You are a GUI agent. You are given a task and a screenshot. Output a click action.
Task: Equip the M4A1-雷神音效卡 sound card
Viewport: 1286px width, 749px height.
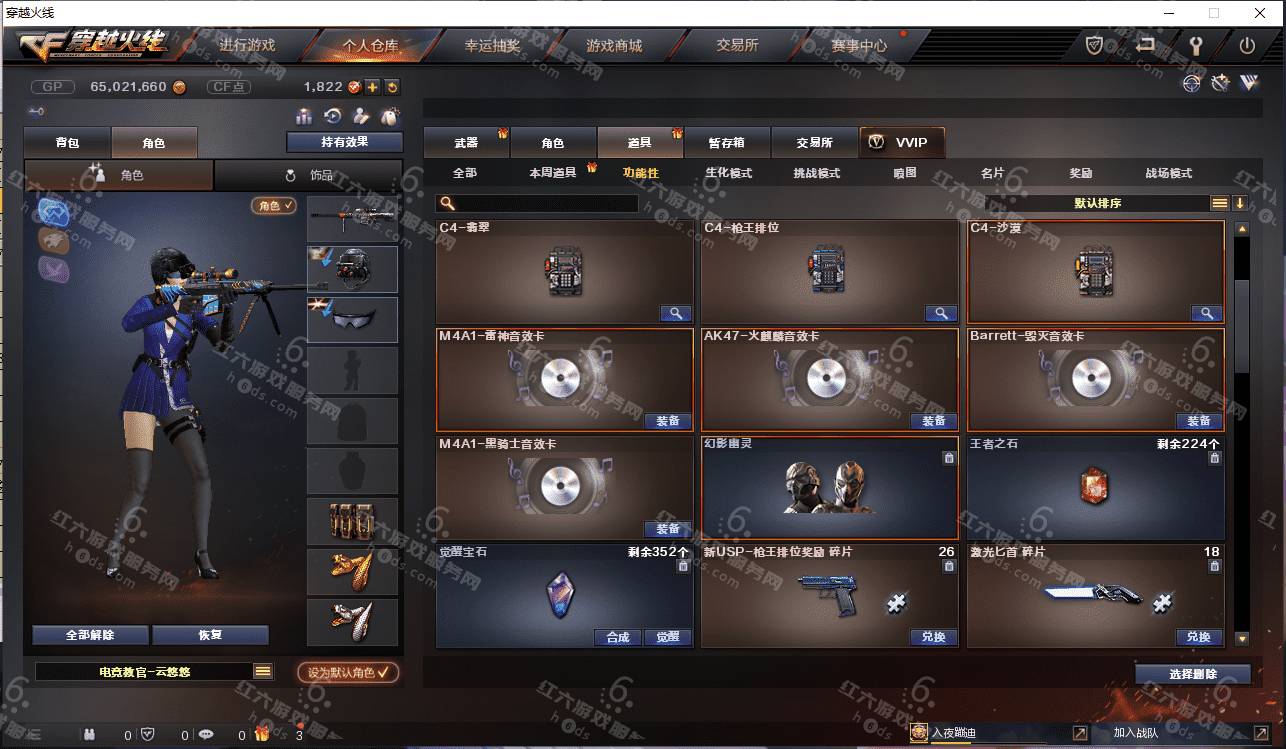pos(667,421)
